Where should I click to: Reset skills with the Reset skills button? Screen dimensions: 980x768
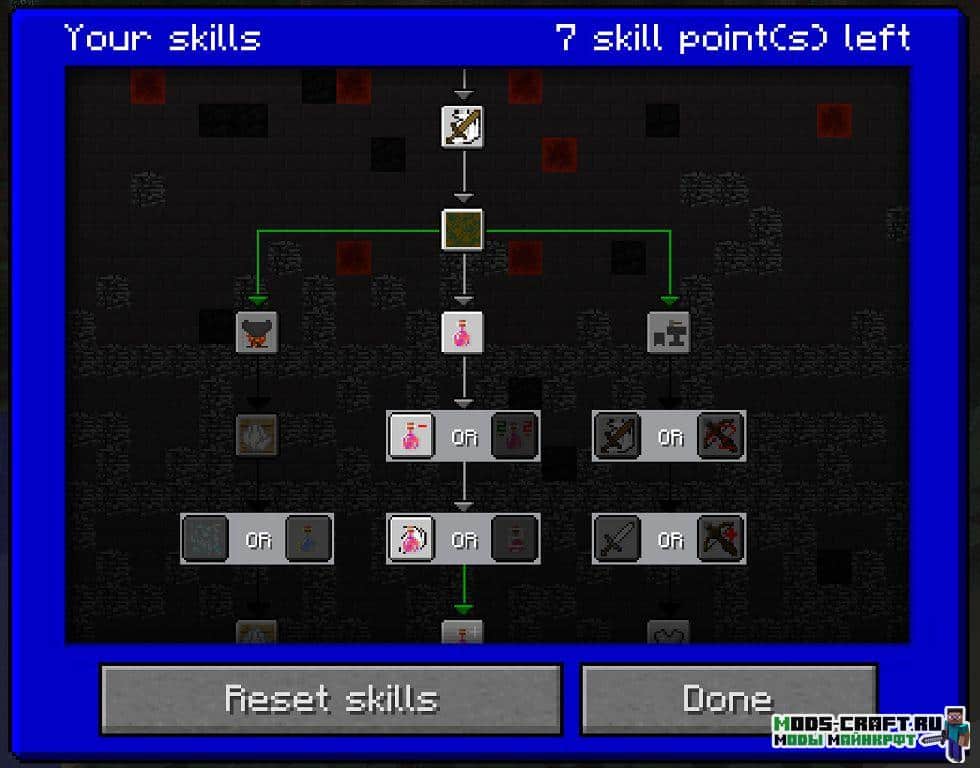click(330, 698)
